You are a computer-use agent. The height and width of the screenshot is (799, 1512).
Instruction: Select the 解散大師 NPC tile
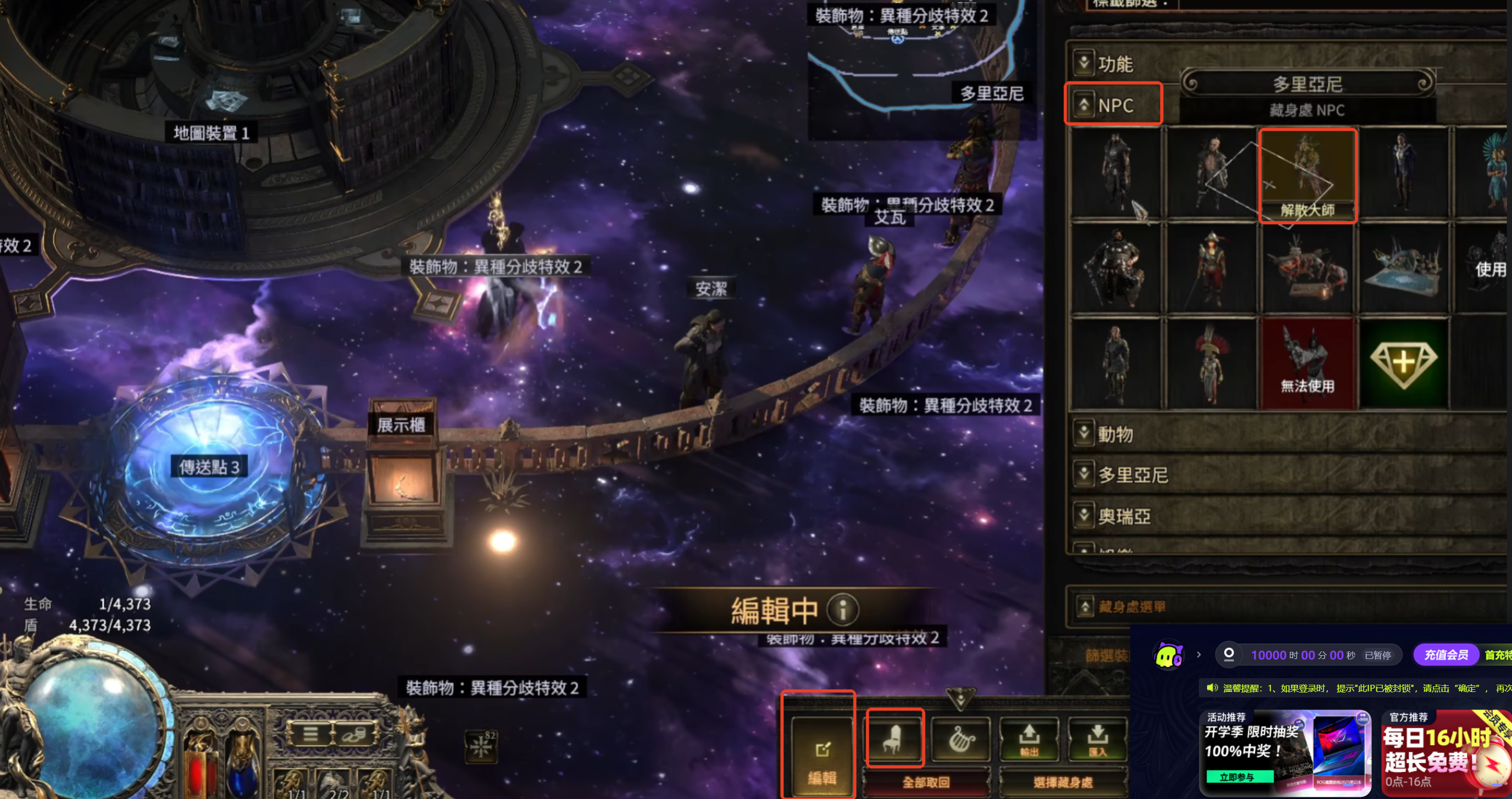(x=1307, y=175)
